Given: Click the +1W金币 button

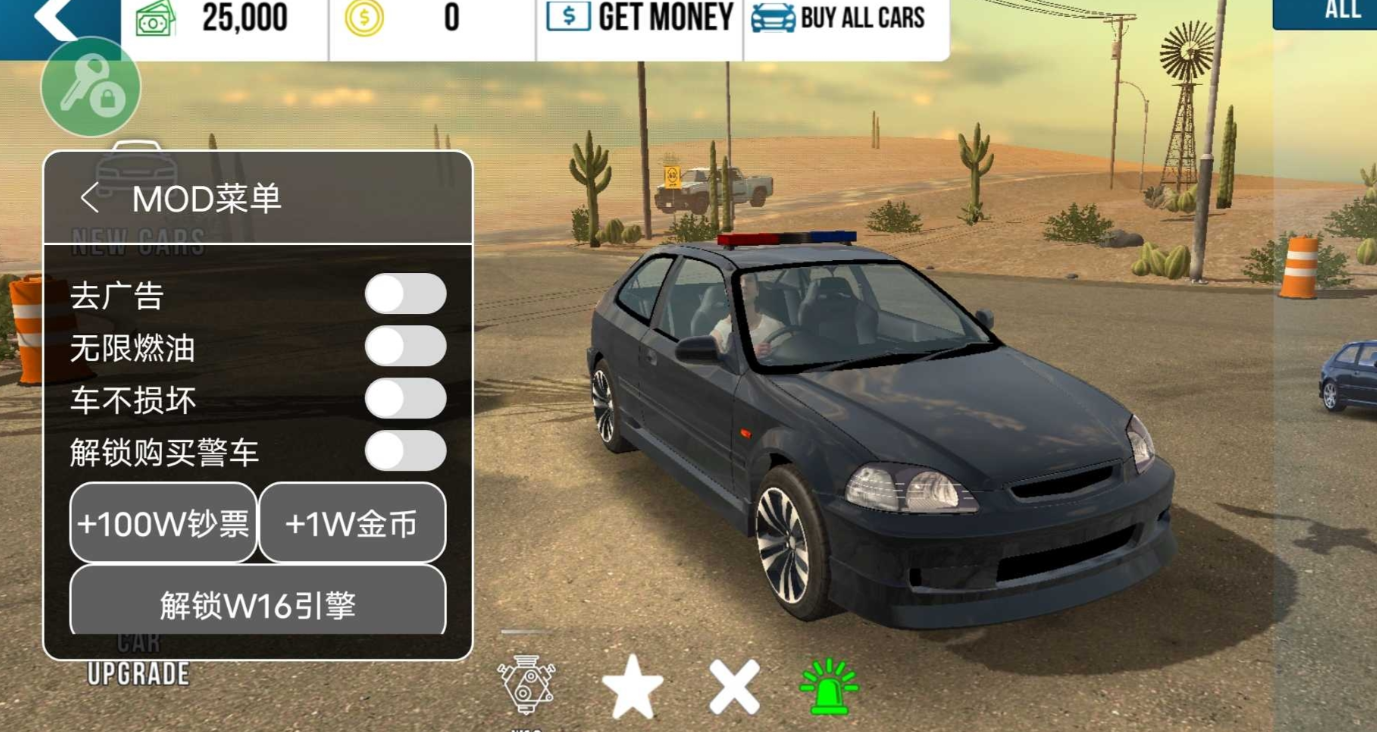Looking at the screenshot, I should [351, 523].
